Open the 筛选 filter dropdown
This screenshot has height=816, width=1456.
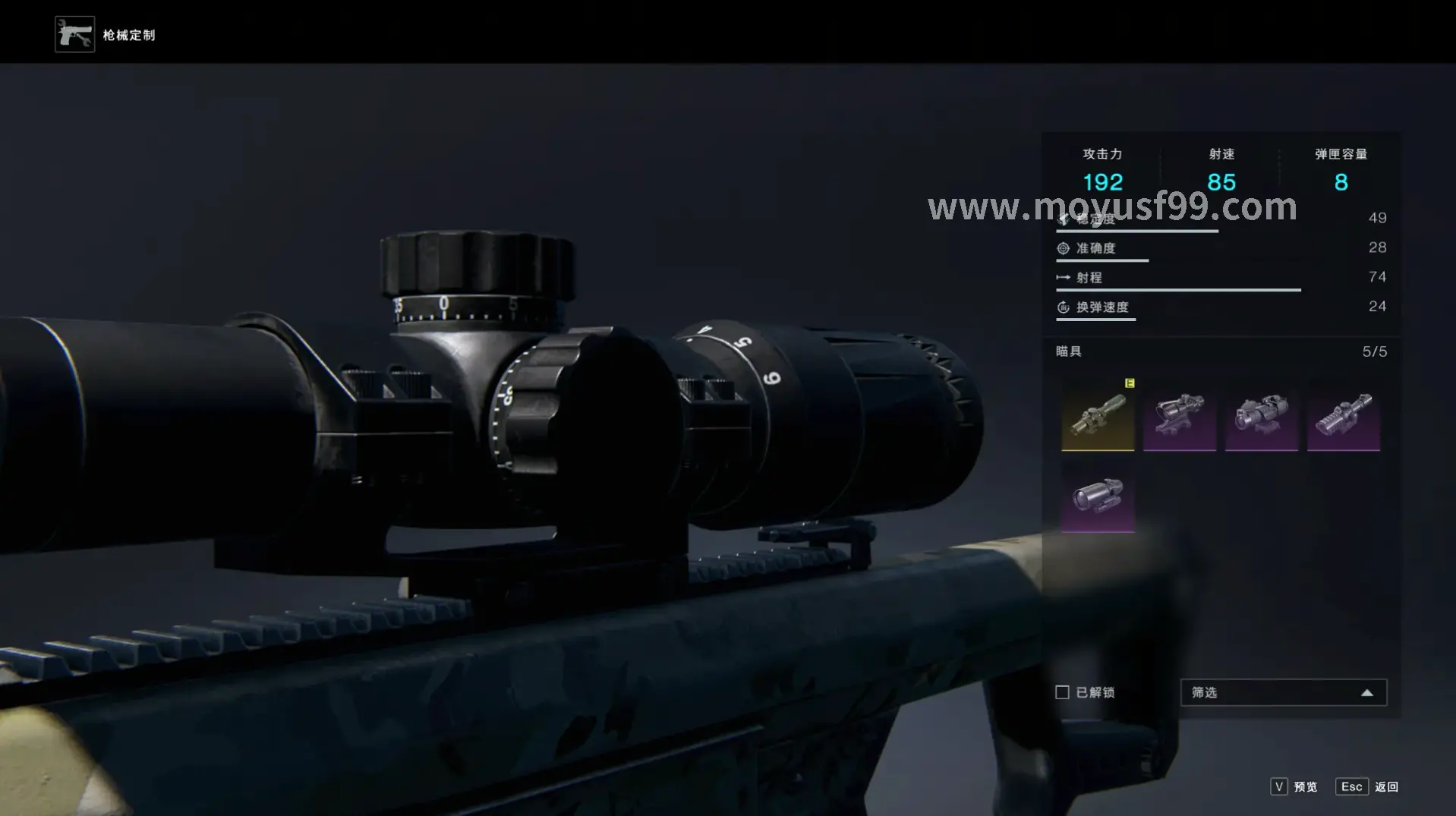coord(1283,692)
